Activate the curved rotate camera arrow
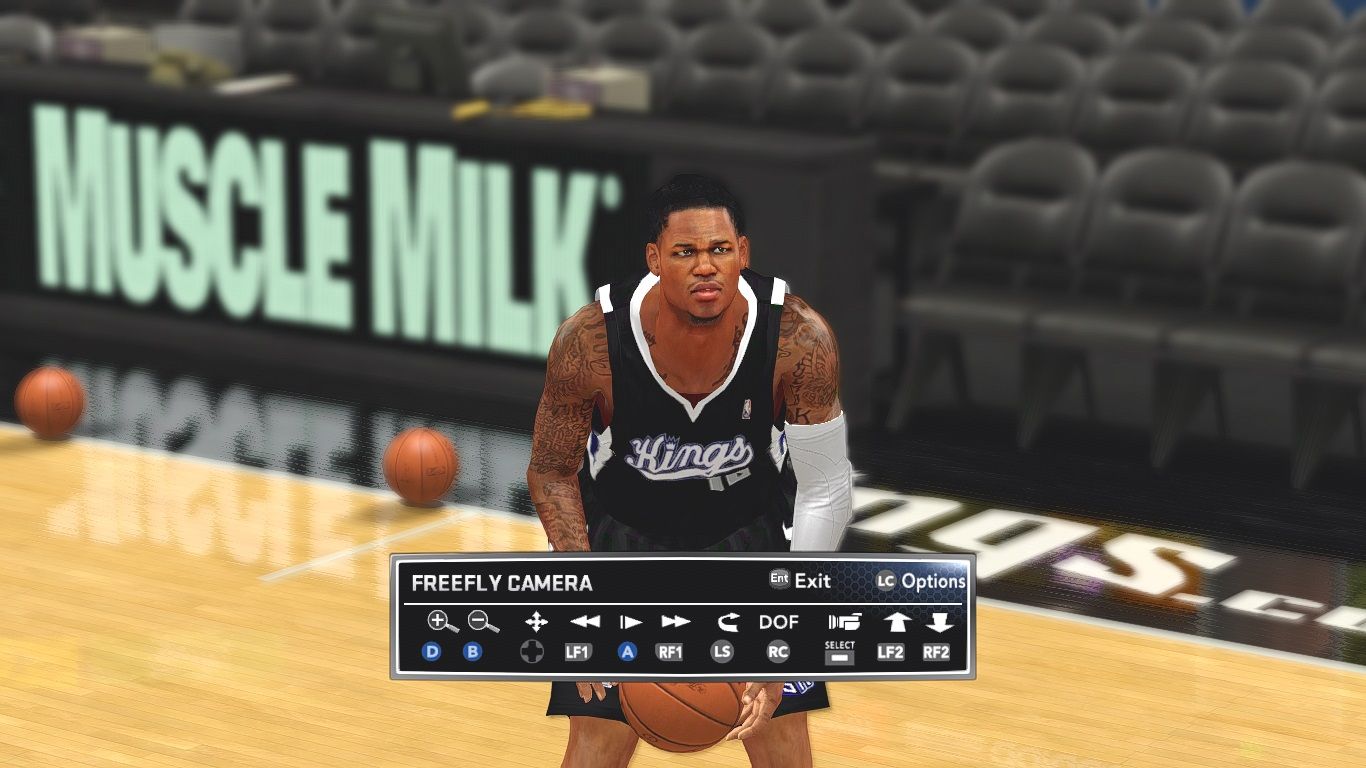1366x768 pixels. click(726, 622)
